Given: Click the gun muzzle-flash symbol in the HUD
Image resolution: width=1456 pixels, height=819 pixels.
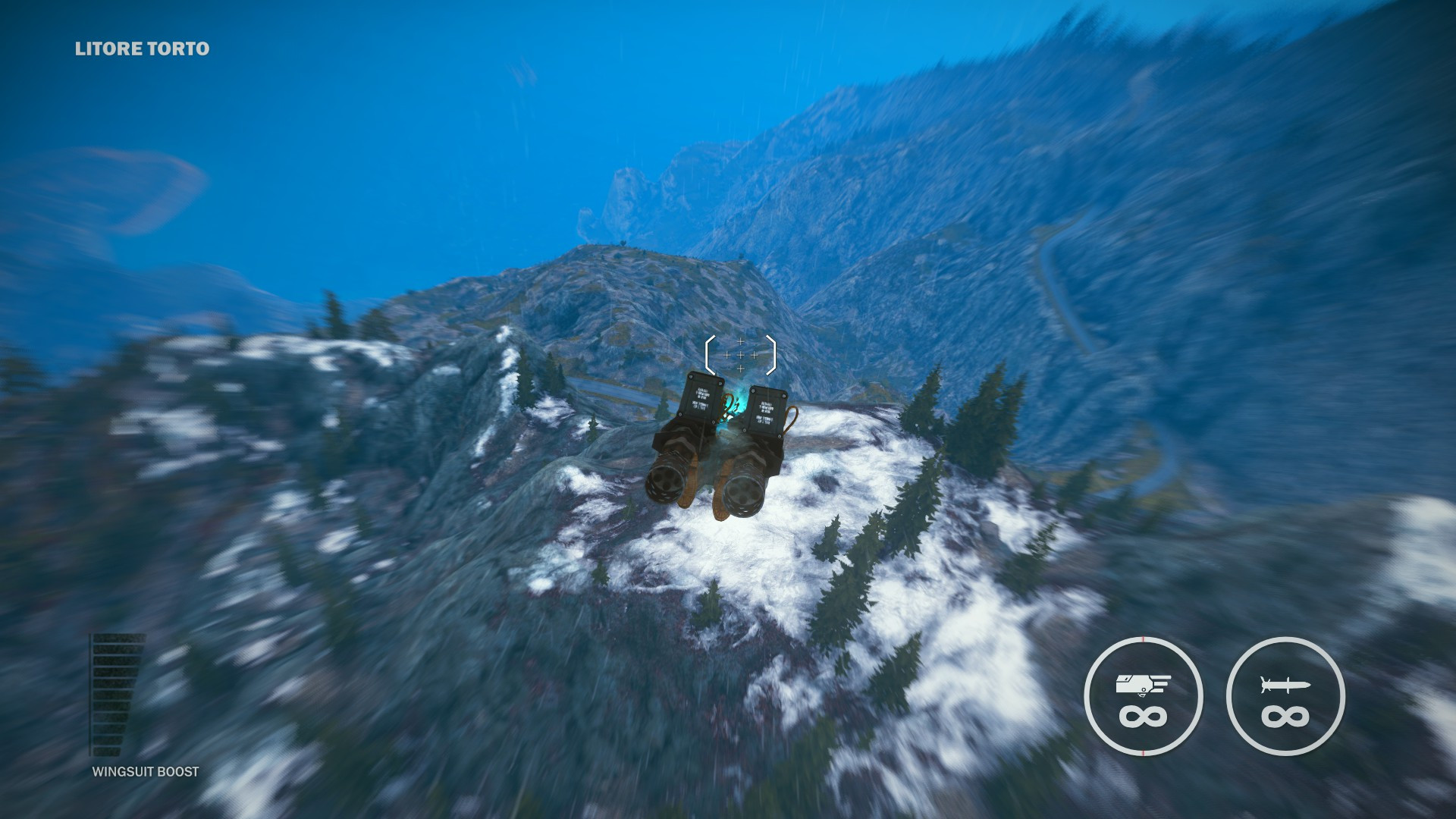Looking at the screenshot, I should (1142, 682).
